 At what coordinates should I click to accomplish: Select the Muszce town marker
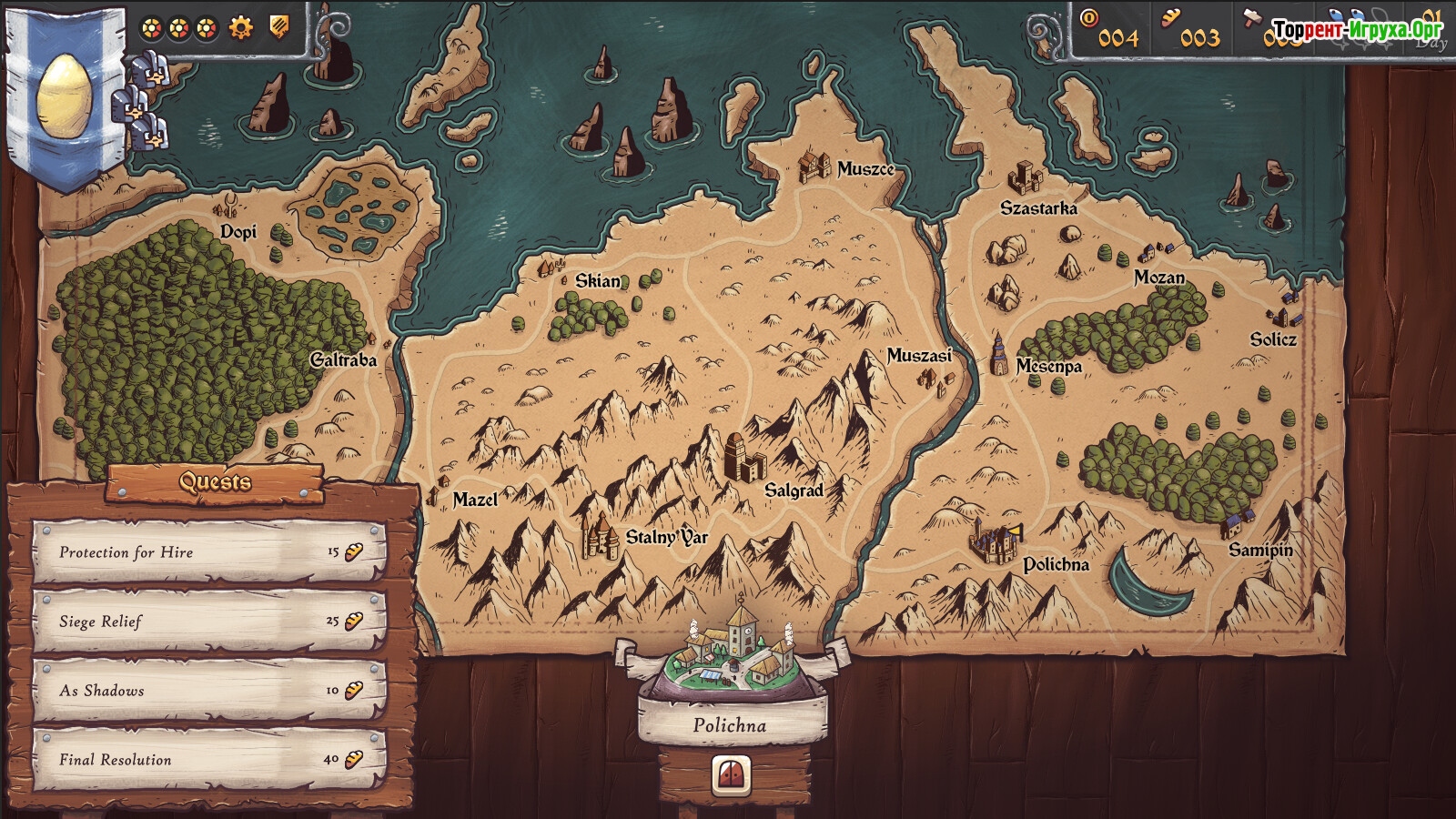pos(813,167)
